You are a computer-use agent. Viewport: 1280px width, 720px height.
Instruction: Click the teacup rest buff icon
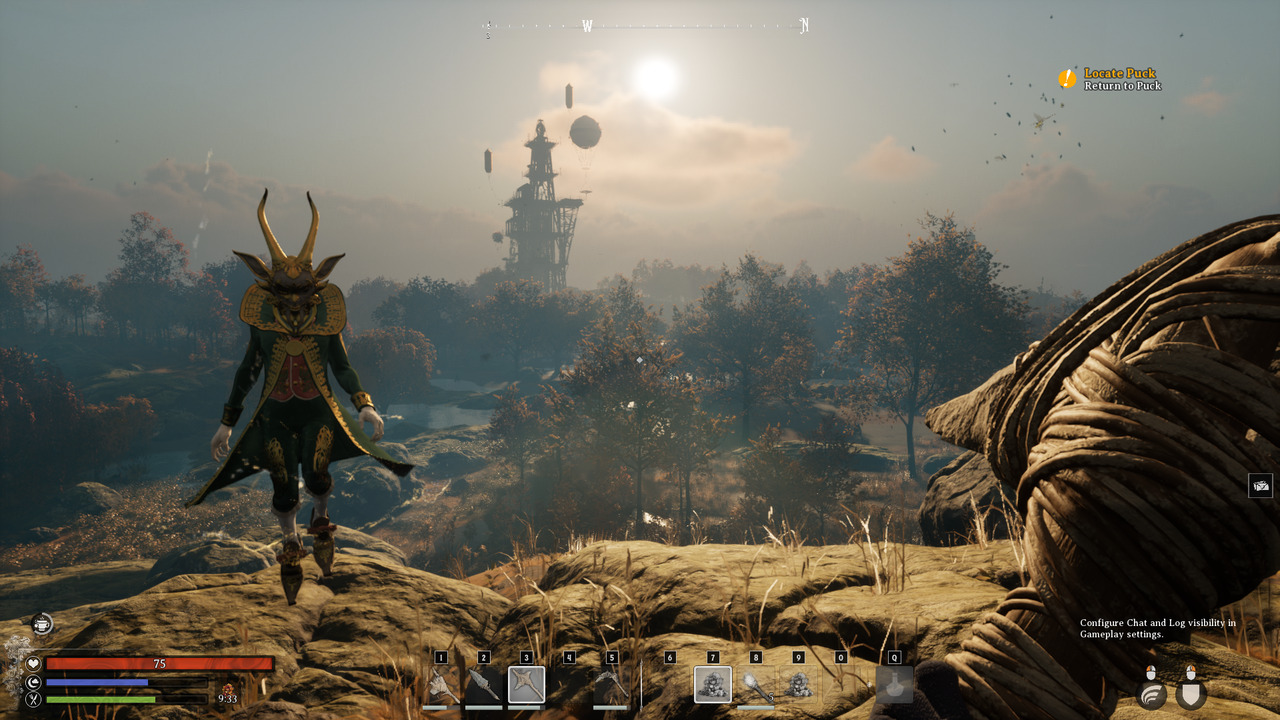tap(42, 625)
